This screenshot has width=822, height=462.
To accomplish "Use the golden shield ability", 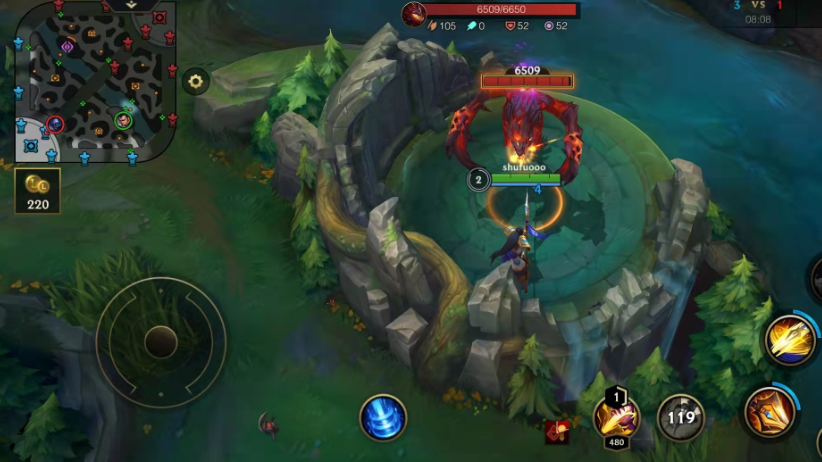I will pyautogui.click(x=769, y=411).
